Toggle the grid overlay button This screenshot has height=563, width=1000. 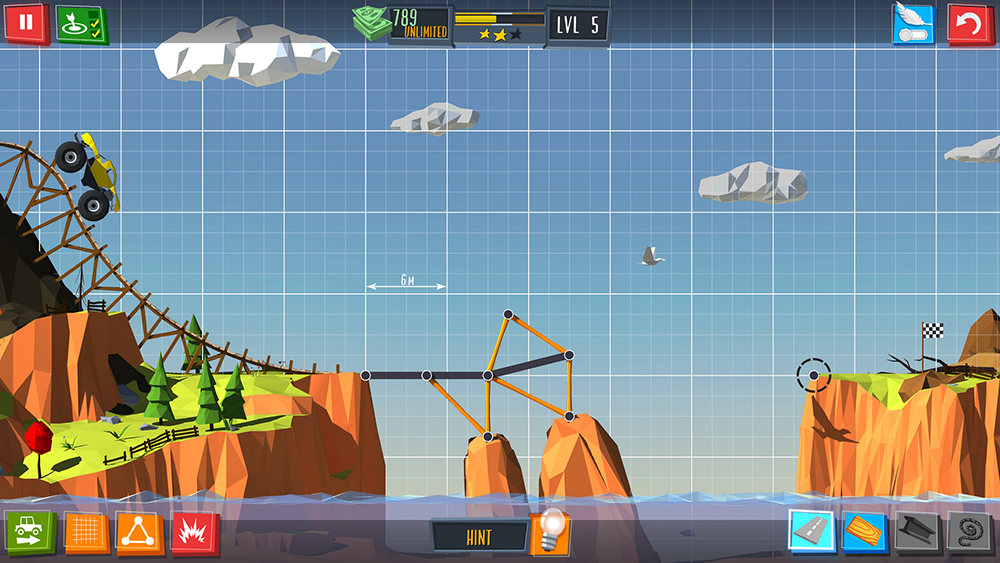coord(86,533)
